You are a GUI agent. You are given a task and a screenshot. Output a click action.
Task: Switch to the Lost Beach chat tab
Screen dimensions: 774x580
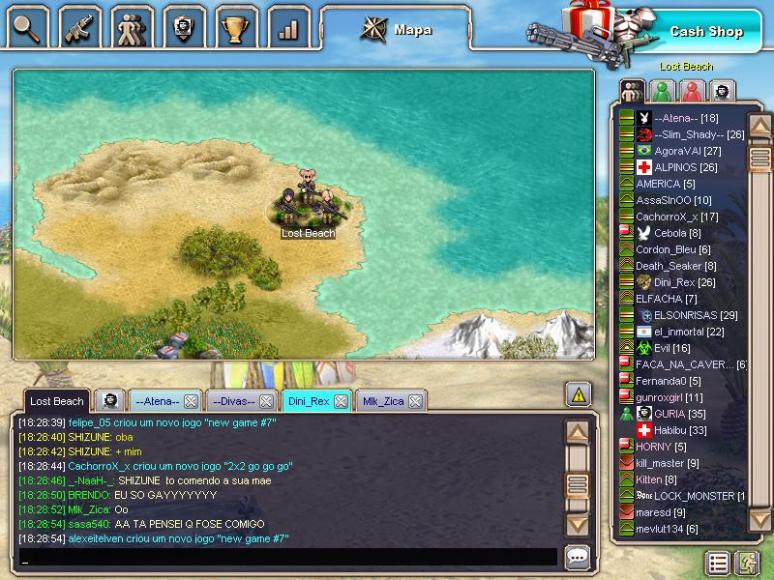tap(56, 401)
